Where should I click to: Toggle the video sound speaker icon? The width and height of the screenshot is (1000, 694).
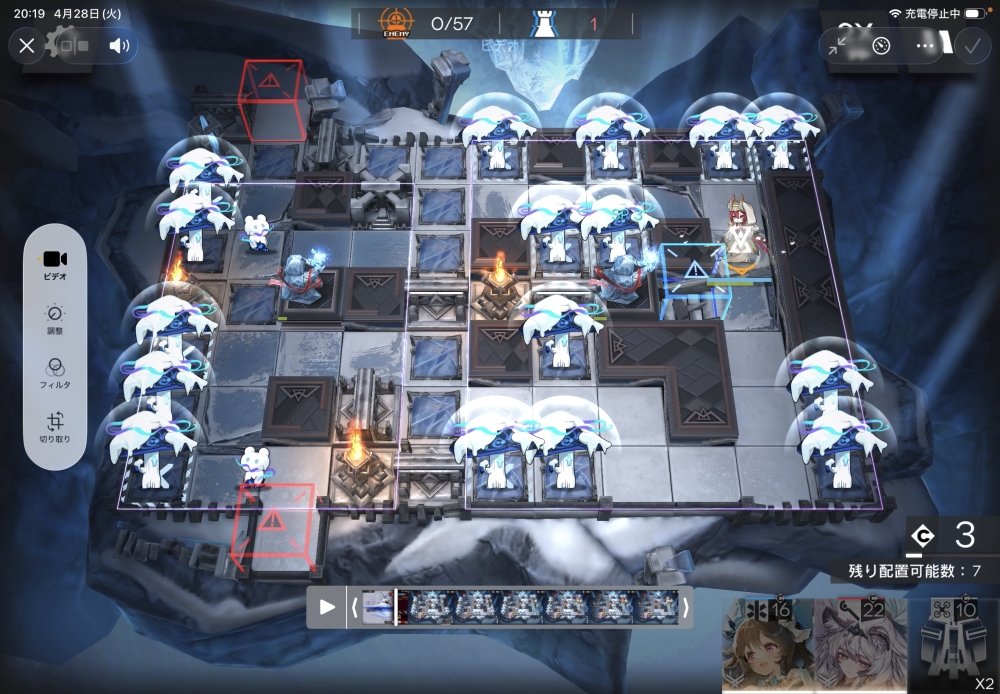coord(119,45)
